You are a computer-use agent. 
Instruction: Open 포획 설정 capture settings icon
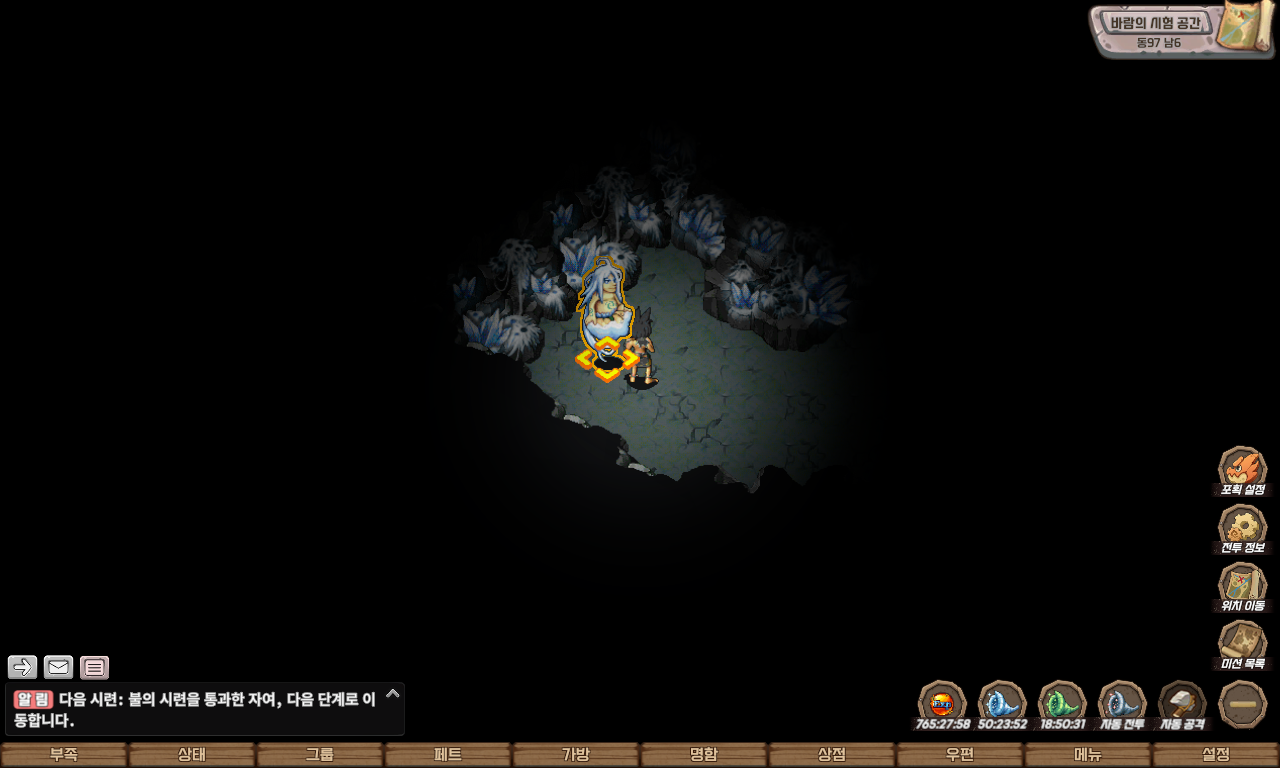coord(1243,470)
